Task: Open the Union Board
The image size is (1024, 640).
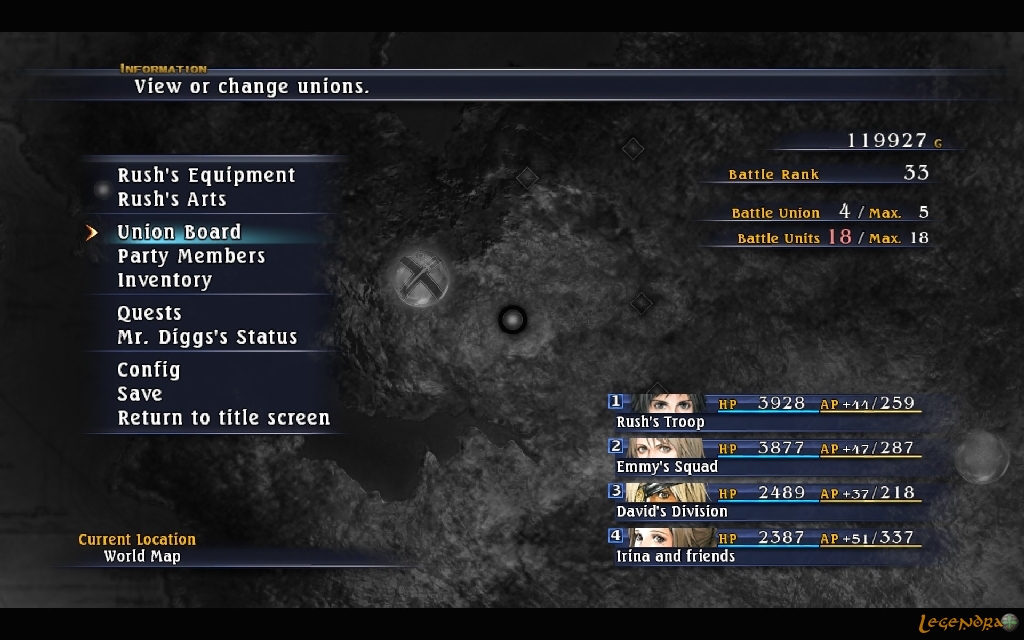Action: click(179, 233)
